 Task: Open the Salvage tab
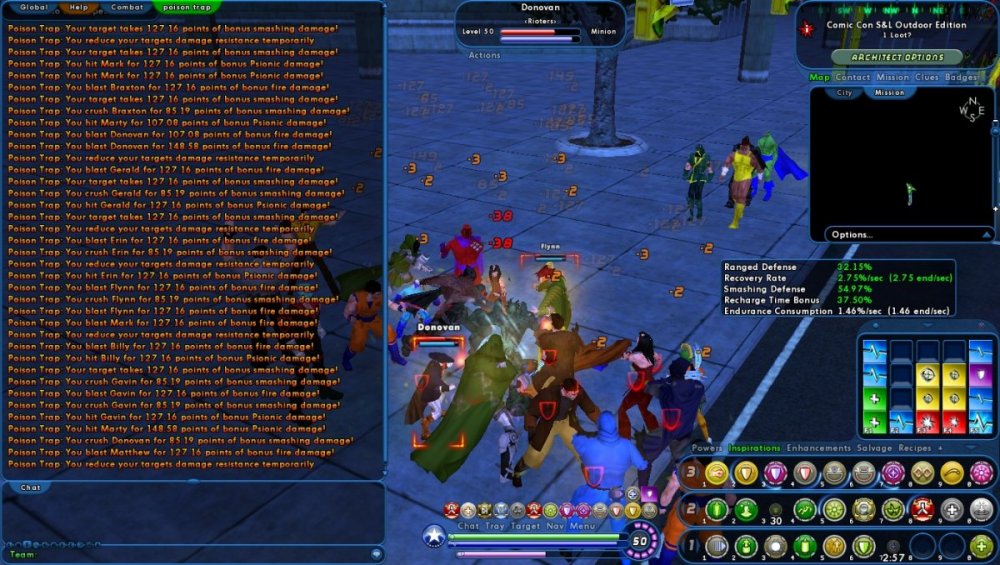point(875,448)
